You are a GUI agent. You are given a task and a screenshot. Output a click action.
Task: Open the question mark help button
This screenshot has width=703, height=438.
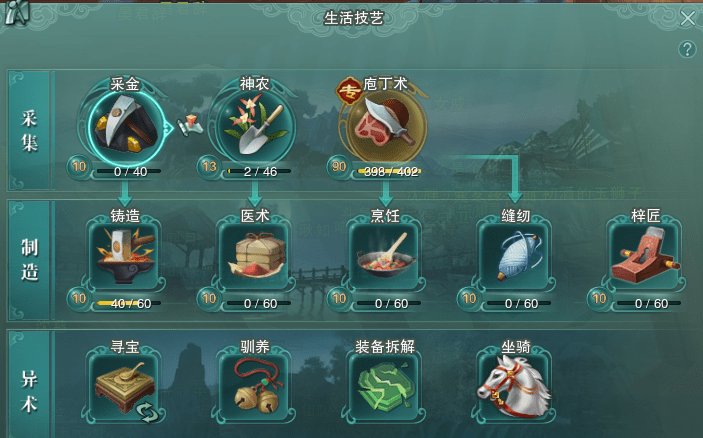point(687,49)
